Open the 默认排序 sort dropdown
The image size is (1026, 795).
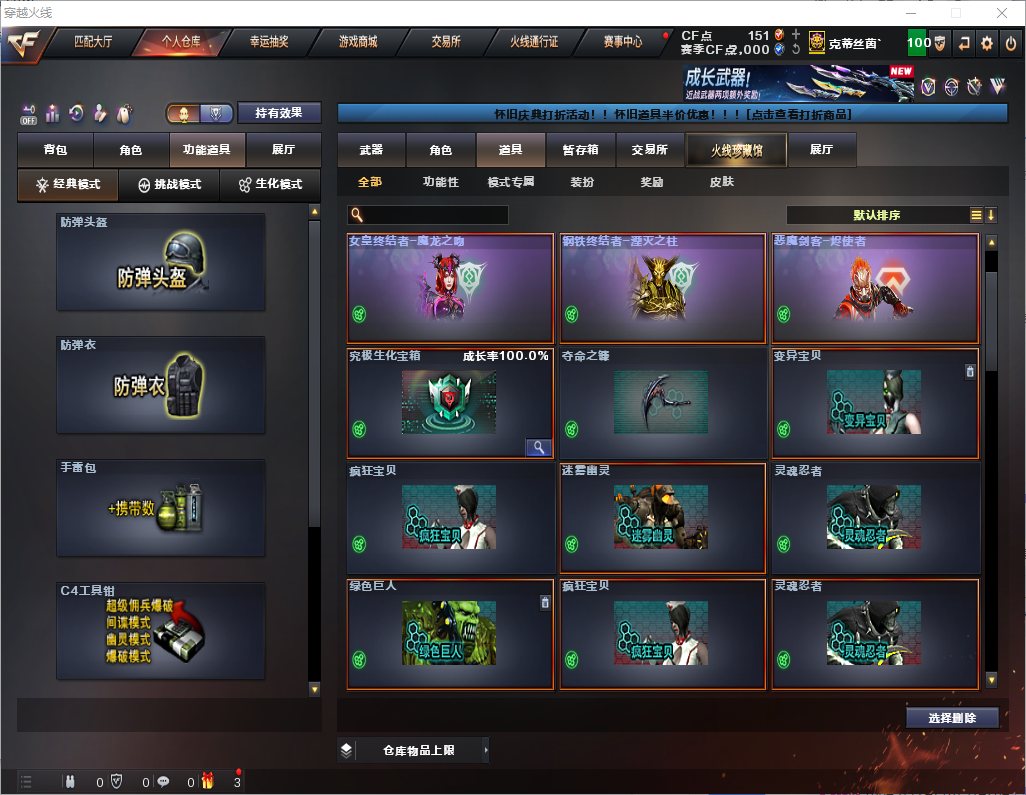point(876,215)
